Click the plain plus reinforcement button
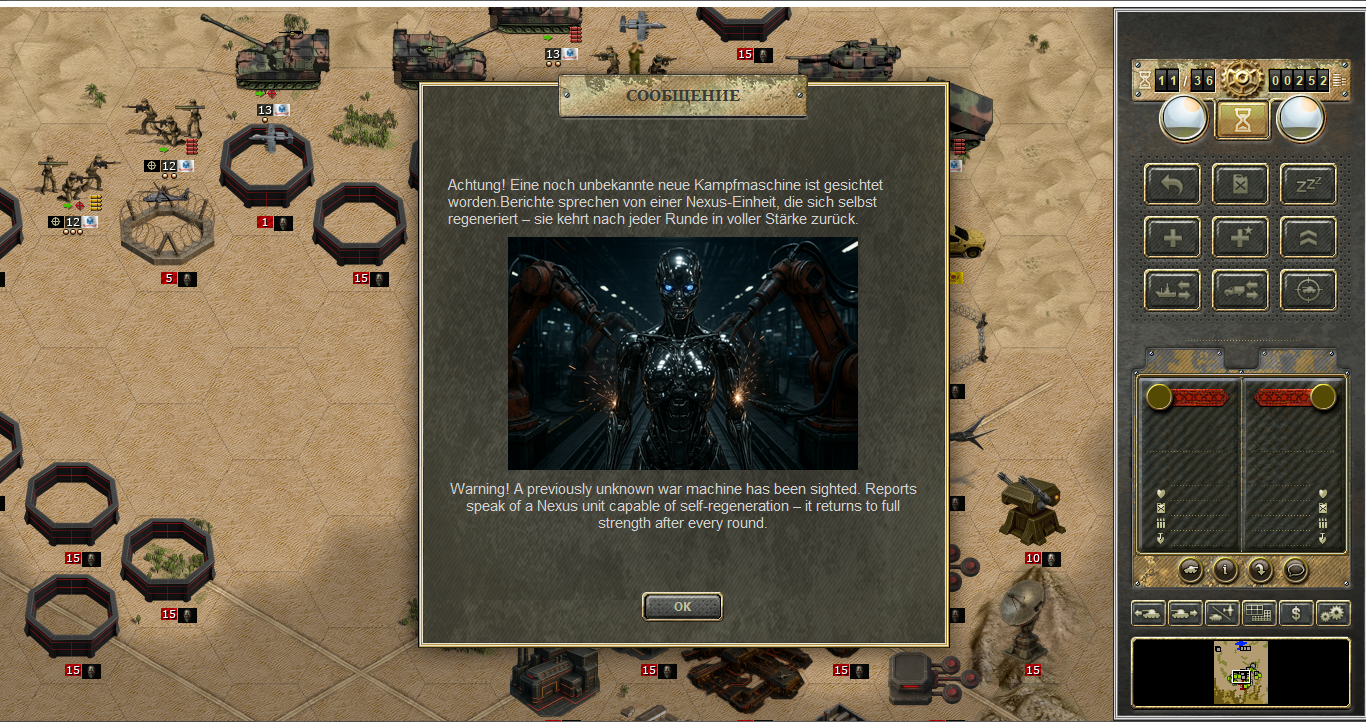 1173,237
